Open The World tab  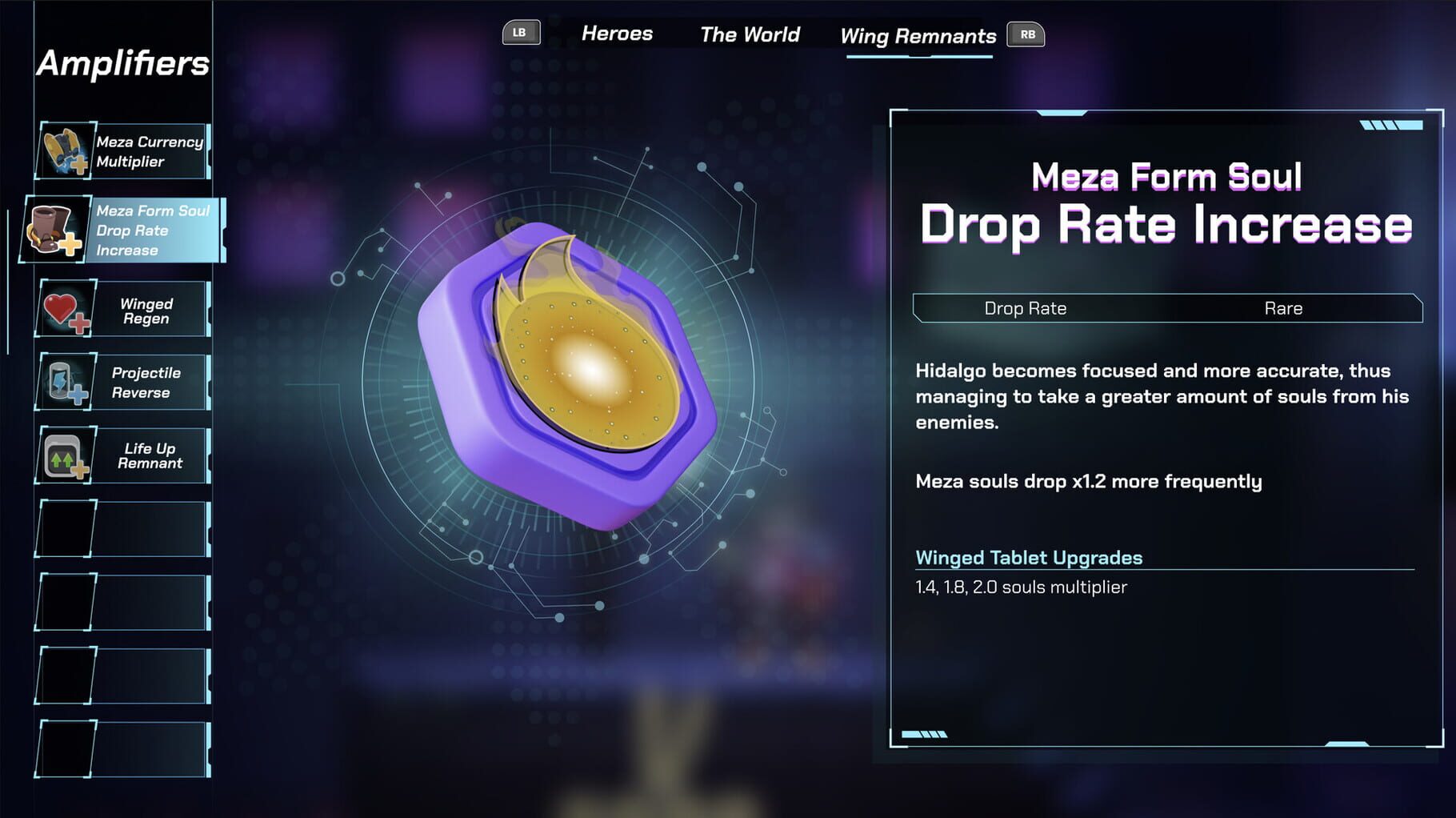click(x=750, y=34)
